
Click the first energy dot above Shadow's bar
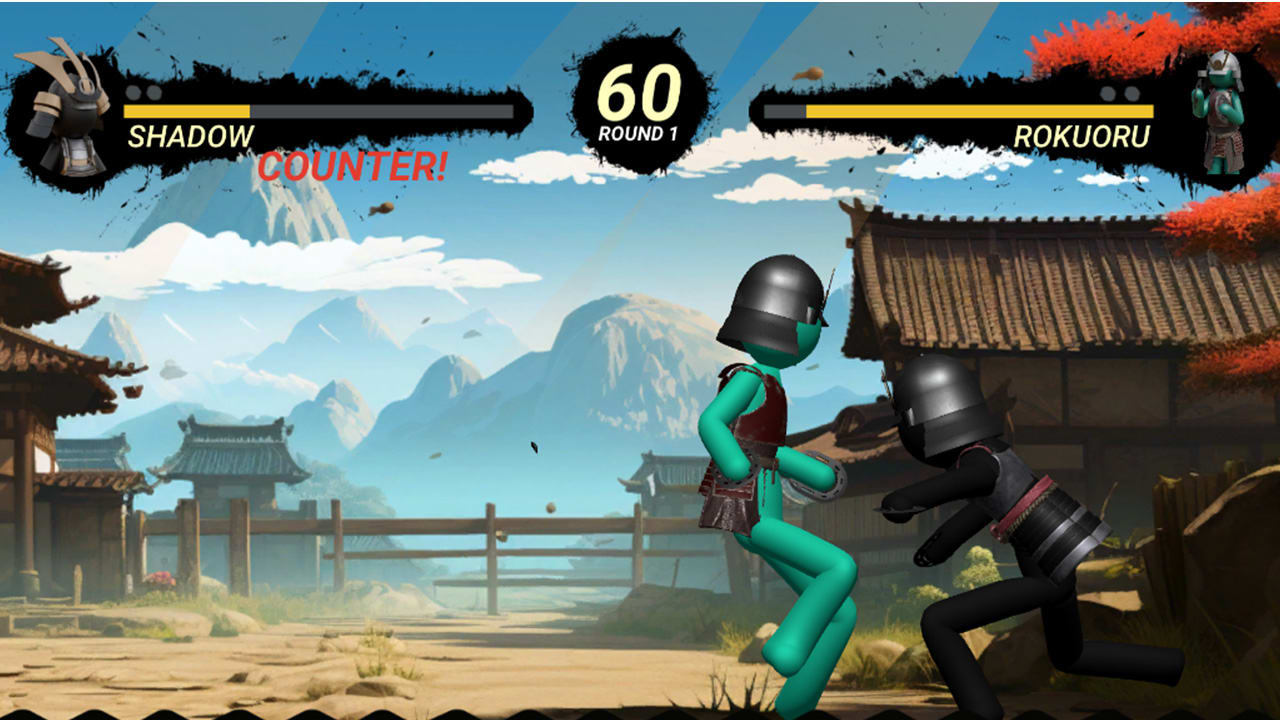134,92
